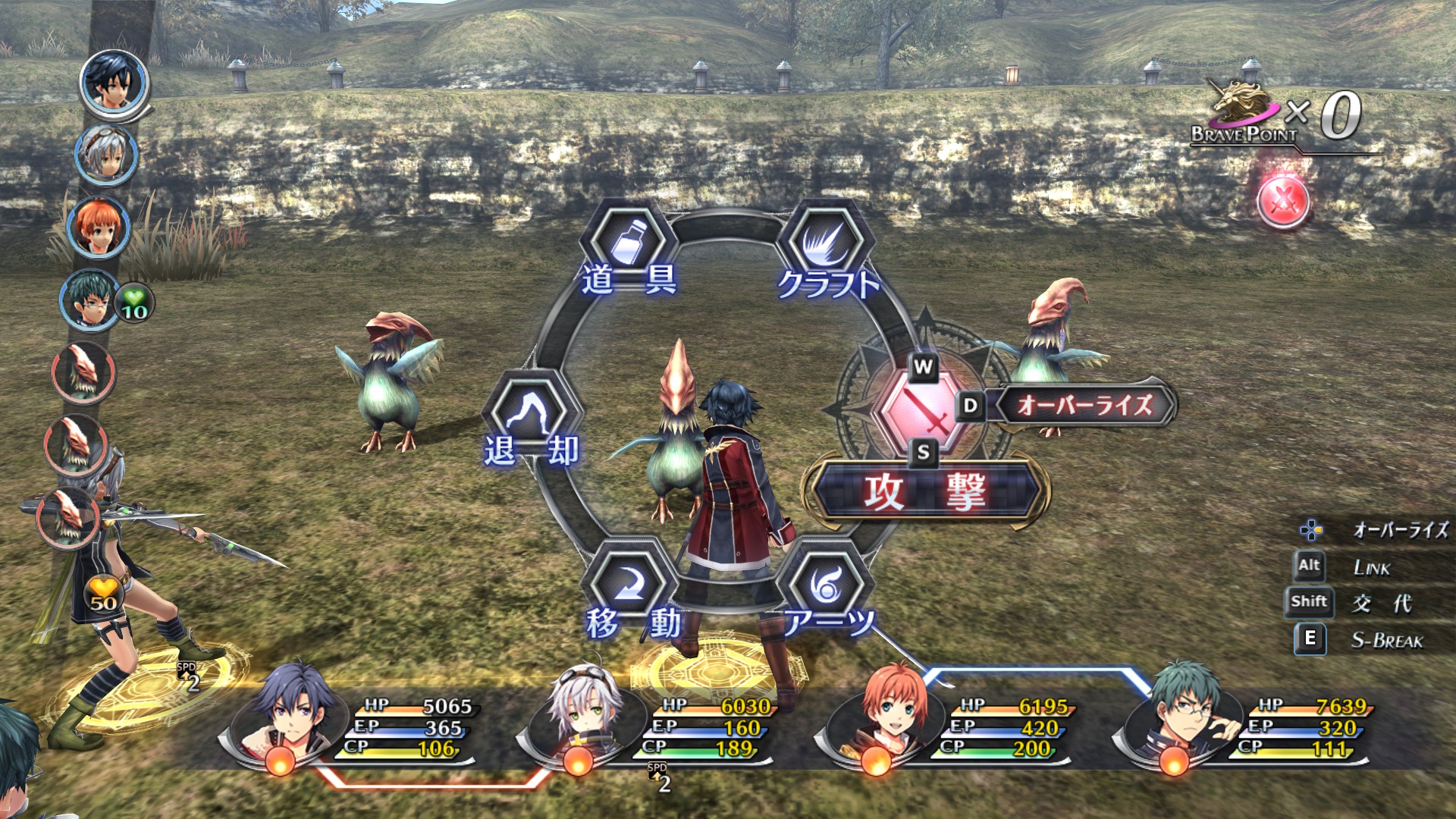Open 交代 swap option with Shift badge

pyautogui.click(x=1310, y=603)
